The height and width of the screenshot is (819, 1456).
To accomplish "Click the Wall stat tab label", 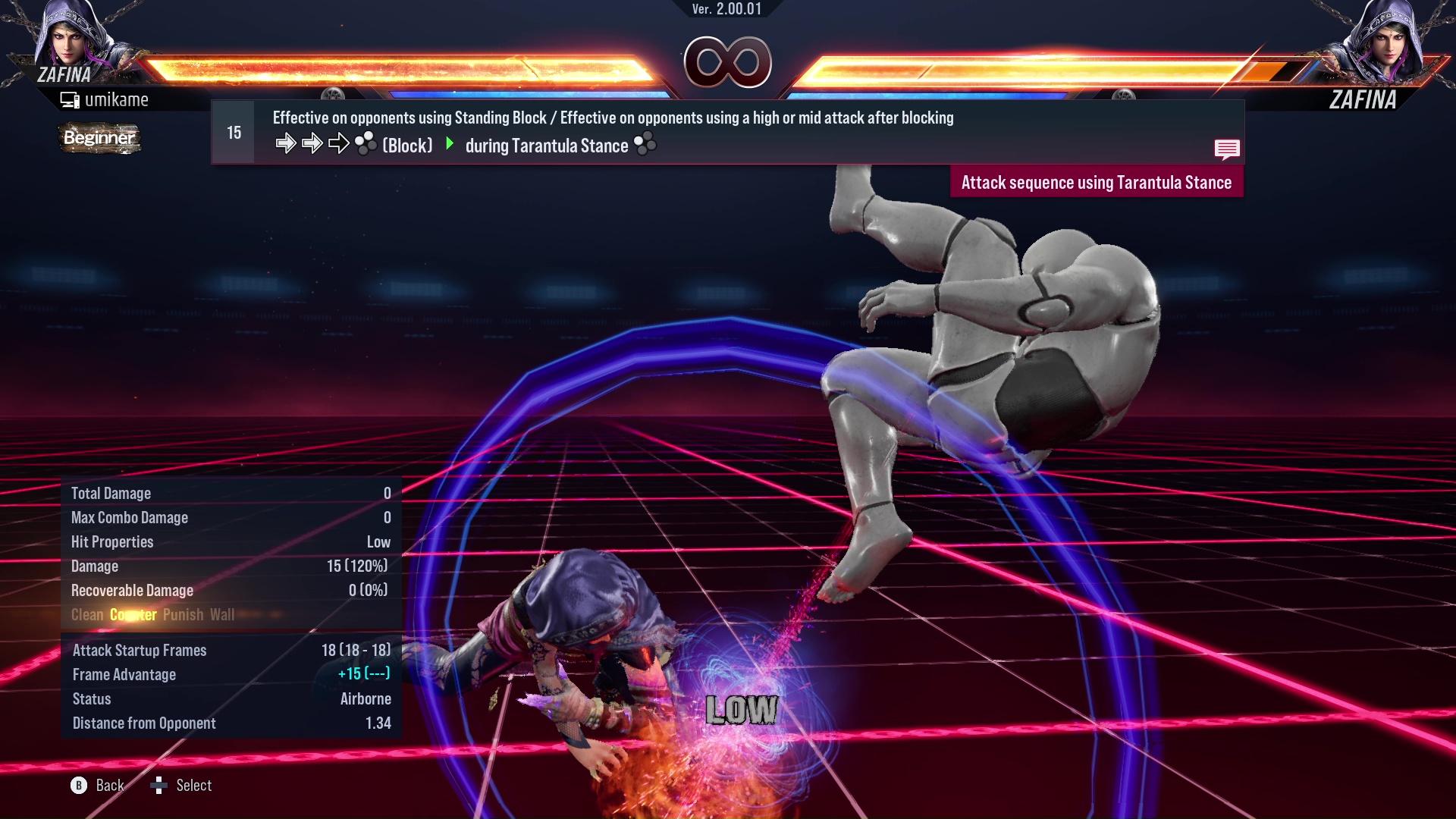I will point(223,615).
